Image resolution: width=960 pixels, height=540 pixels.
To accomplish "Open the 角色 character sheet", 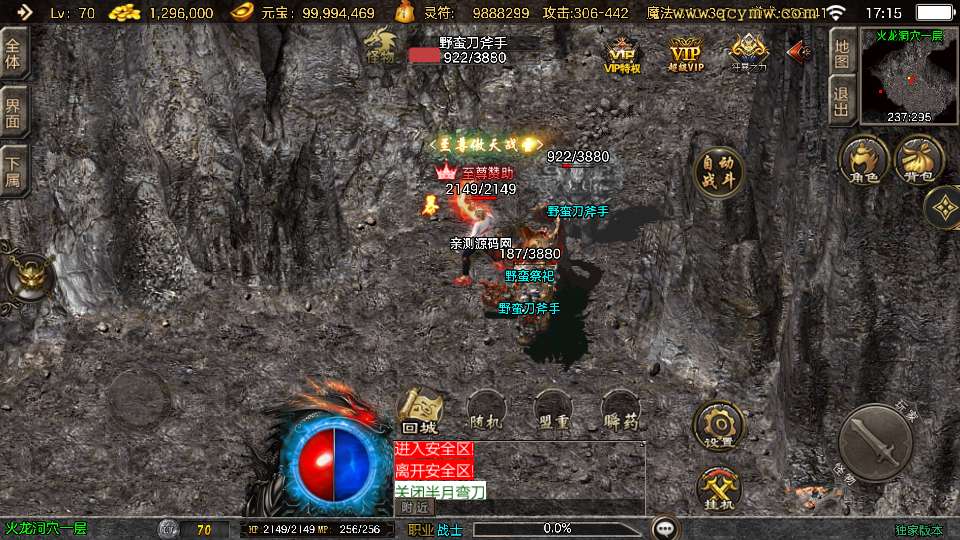I will 864,161.
